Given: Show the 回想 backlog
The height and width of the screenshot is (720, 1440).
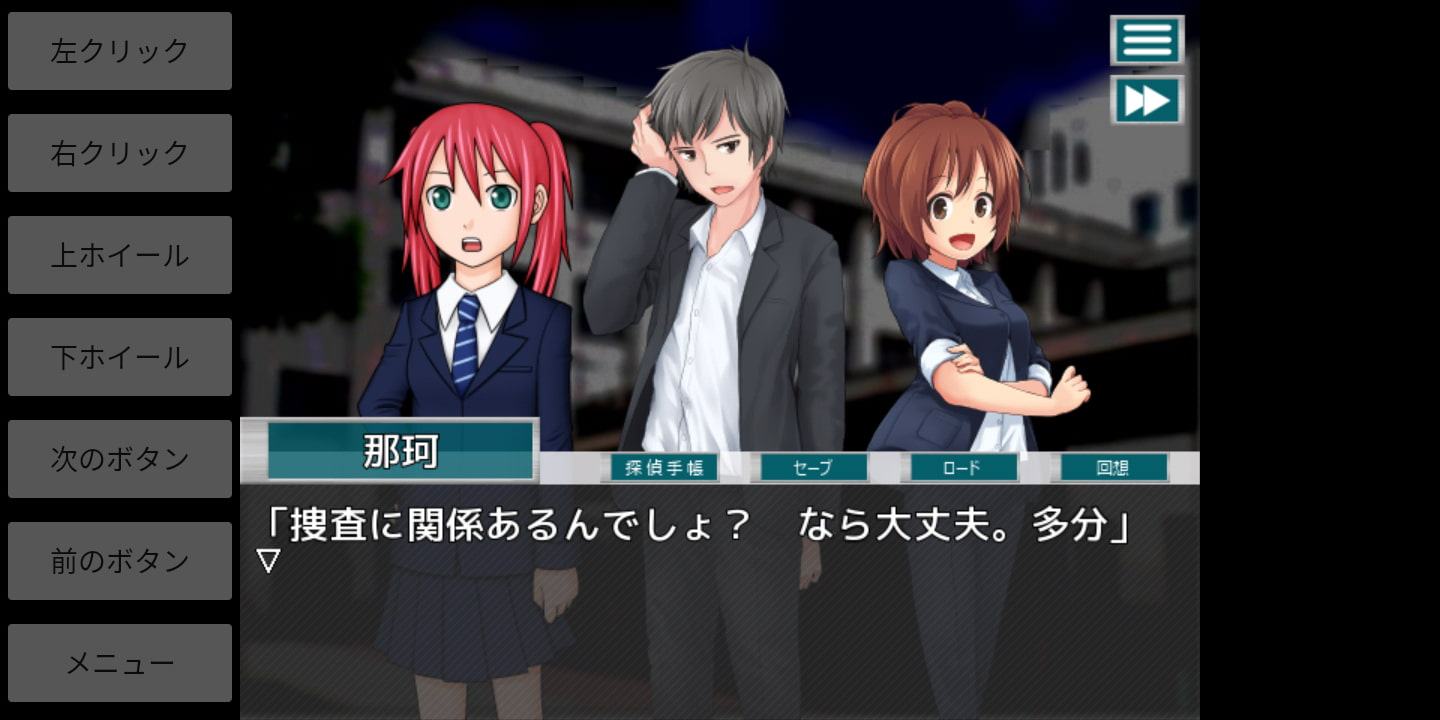Looking at the screenshot, I should tap(1114, 467).
